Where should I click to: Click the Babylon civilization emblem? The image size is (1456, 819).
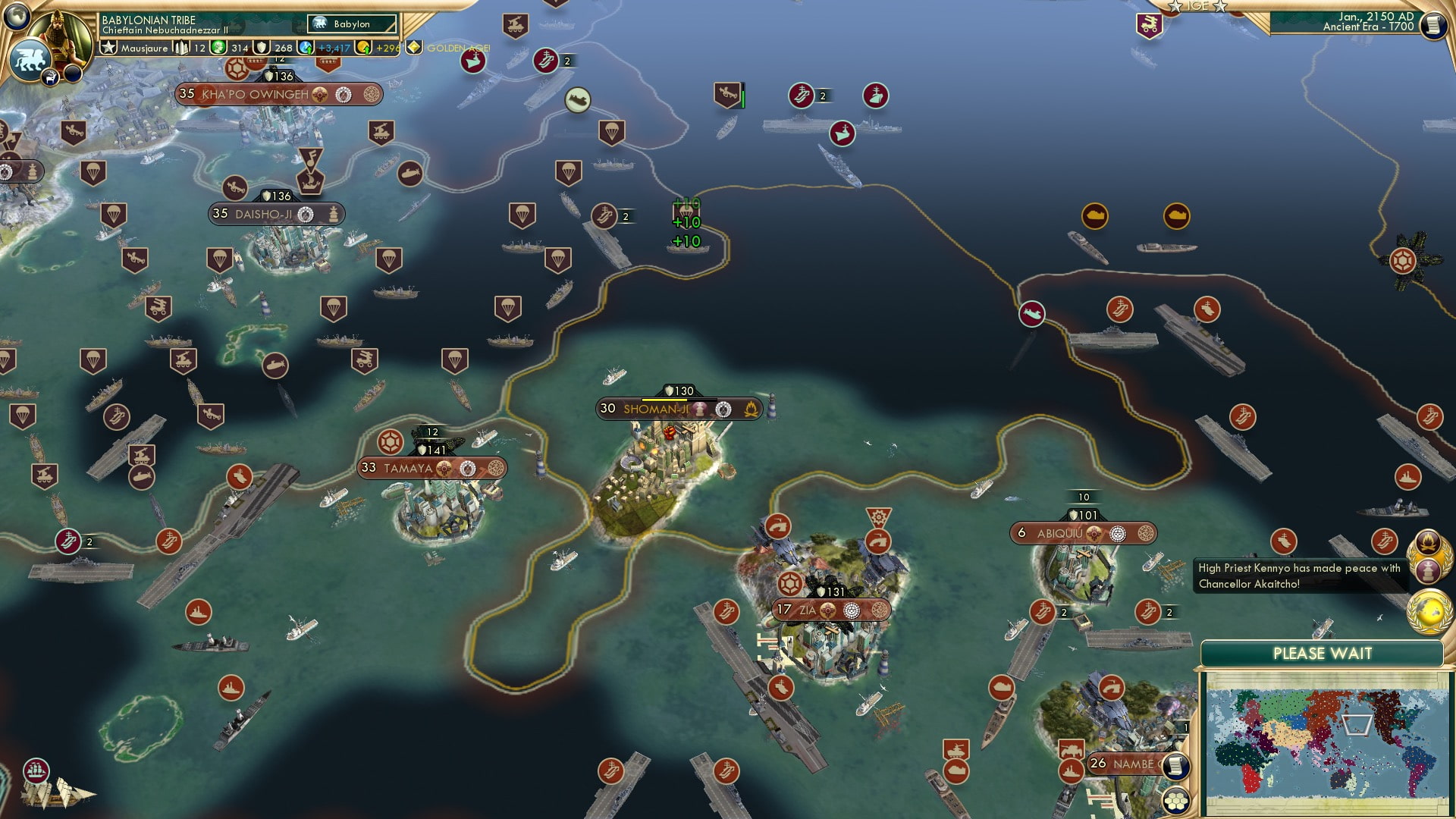319,24
